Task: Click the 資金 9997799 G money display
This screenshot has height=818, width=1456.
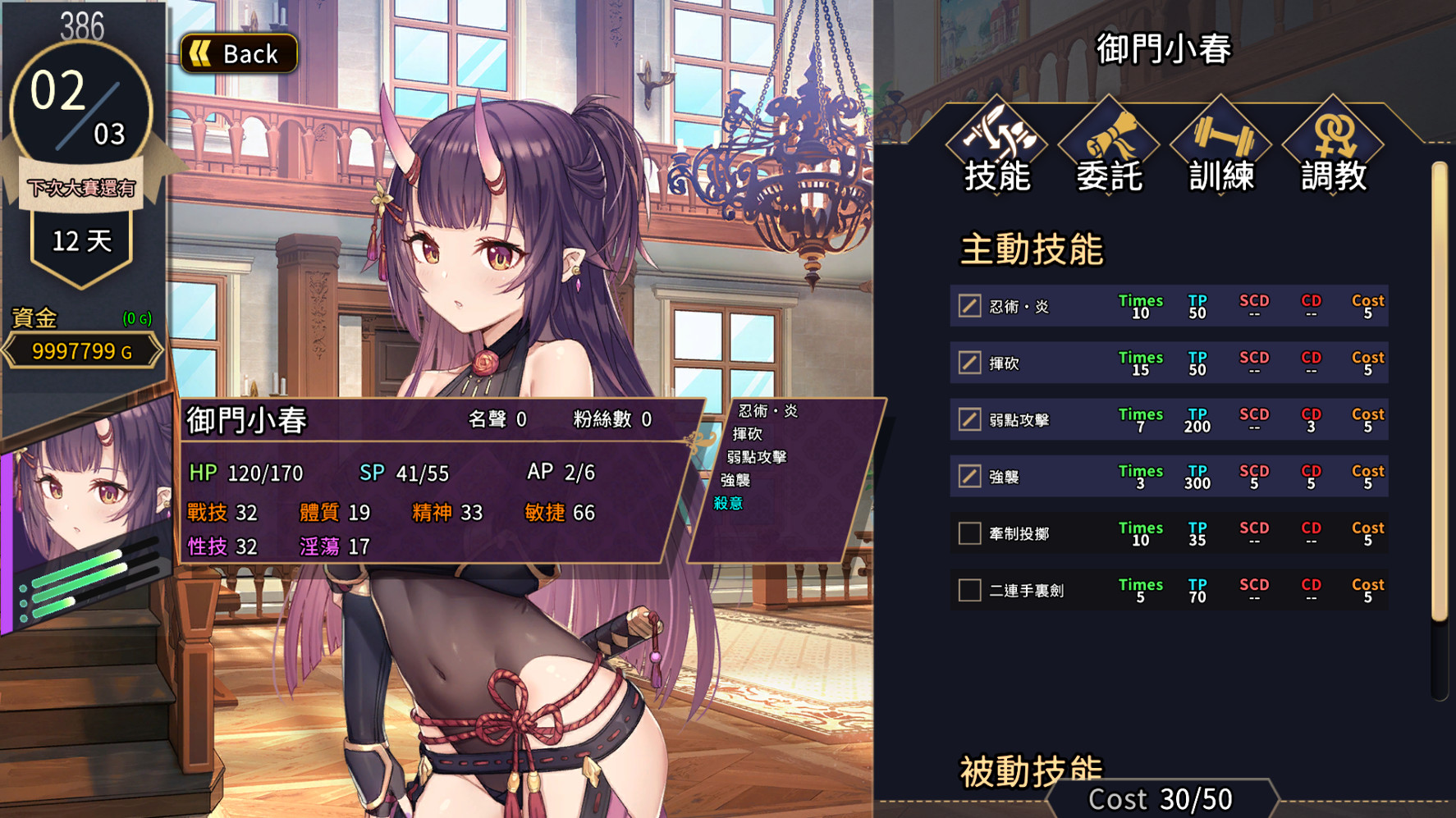Action: click(x=80, y=350)
